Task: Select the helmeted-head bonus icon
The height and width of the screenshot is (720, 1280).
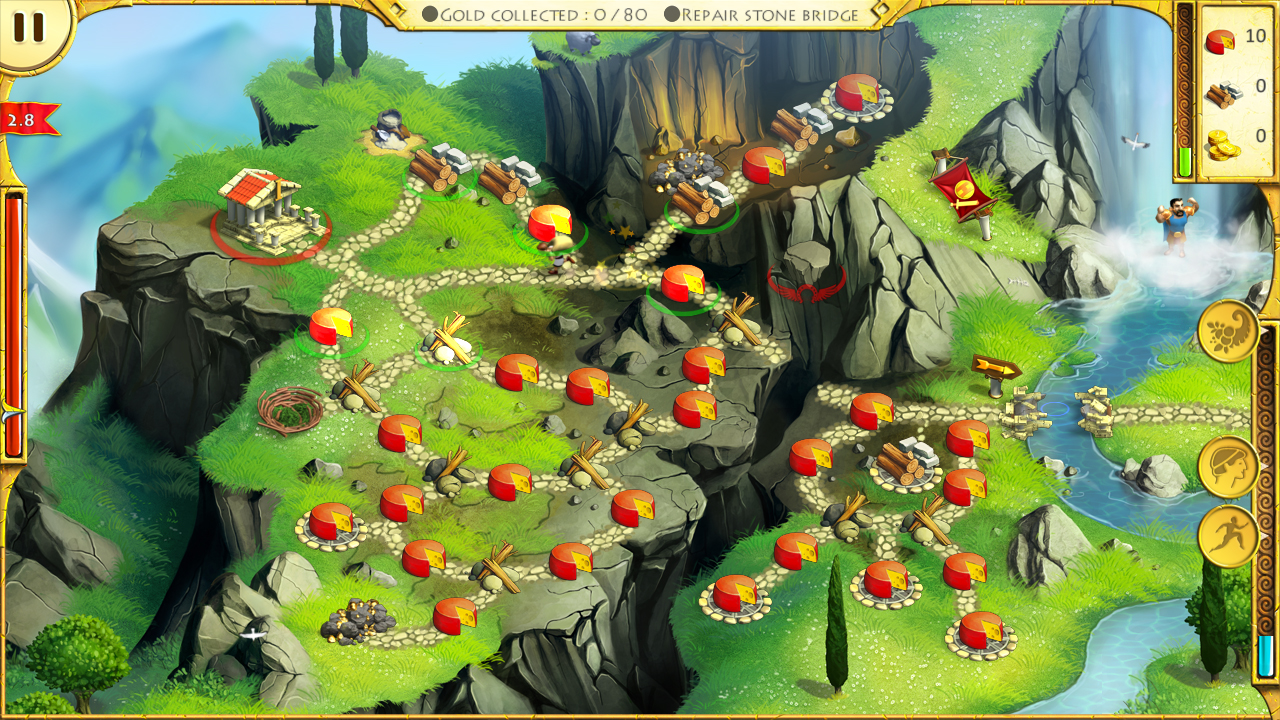Action: click(x=1227, y=466)
